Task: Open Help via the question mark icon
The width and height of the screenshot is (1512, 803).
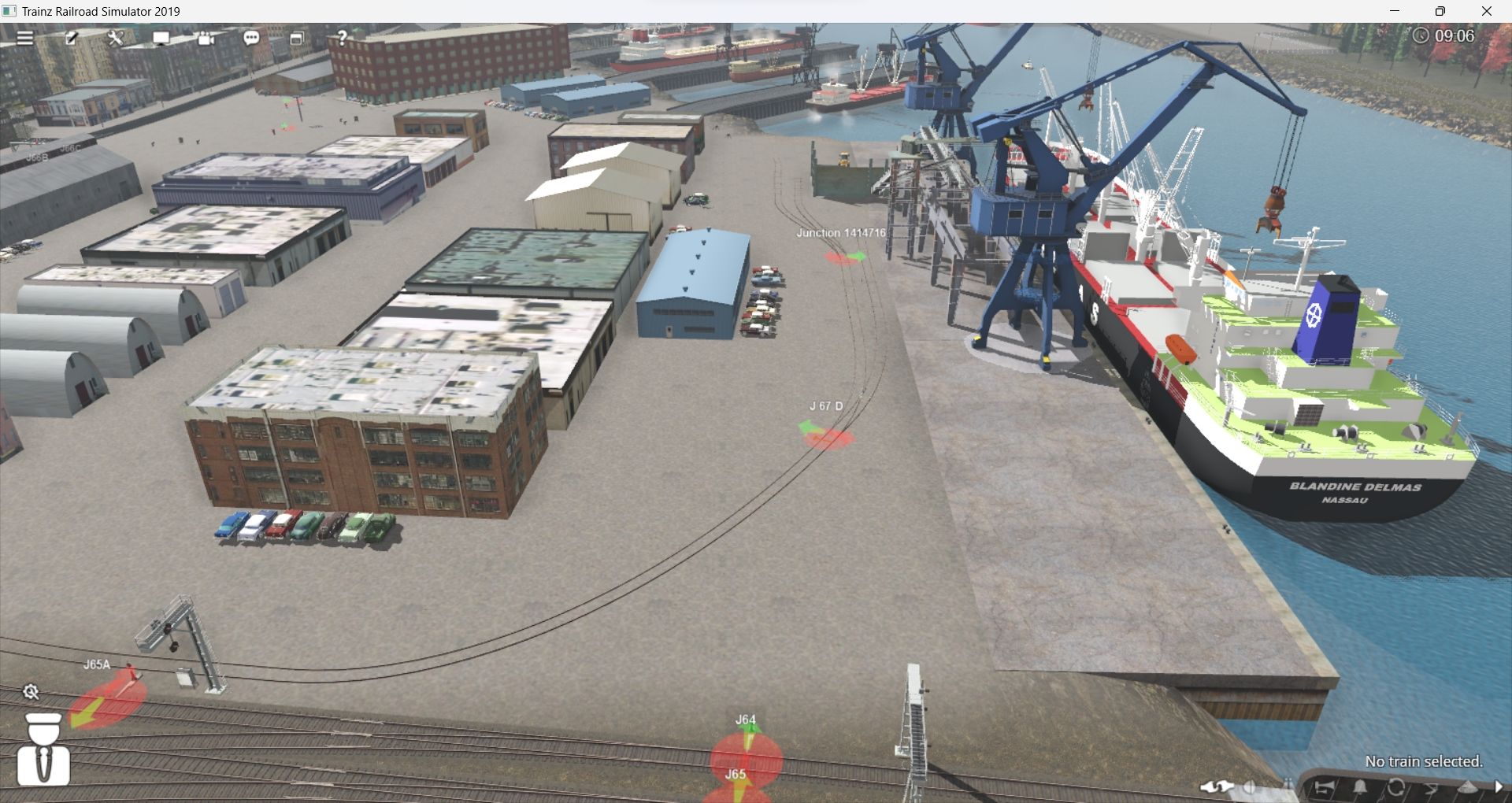Action: click(342, 38)
